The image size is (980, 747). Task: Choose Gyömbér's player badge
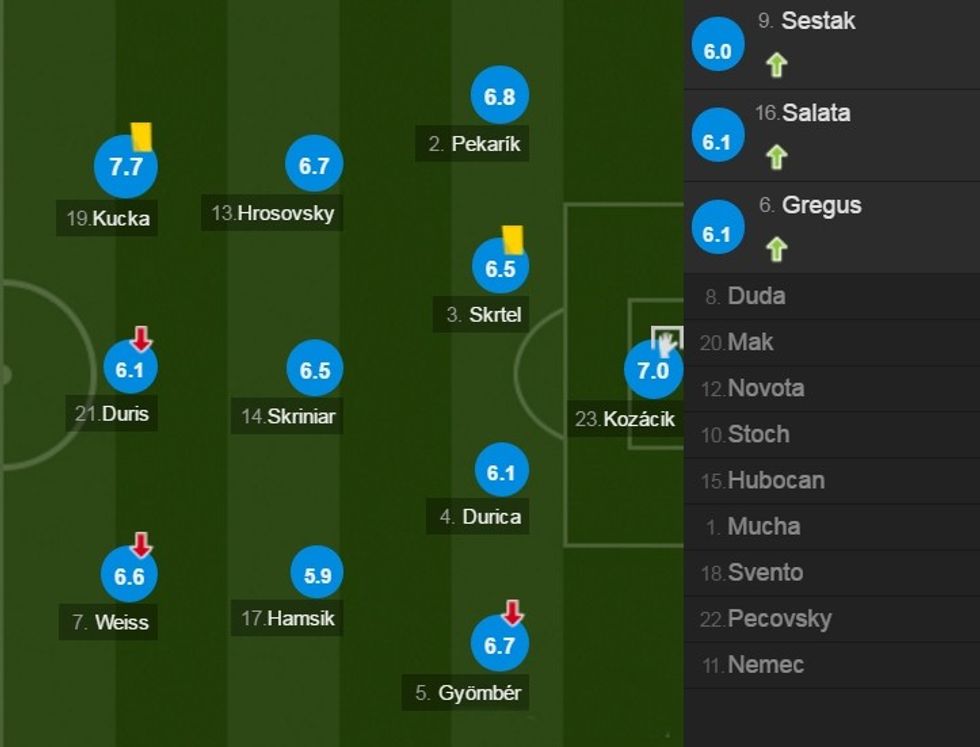[x=499, y=645]
